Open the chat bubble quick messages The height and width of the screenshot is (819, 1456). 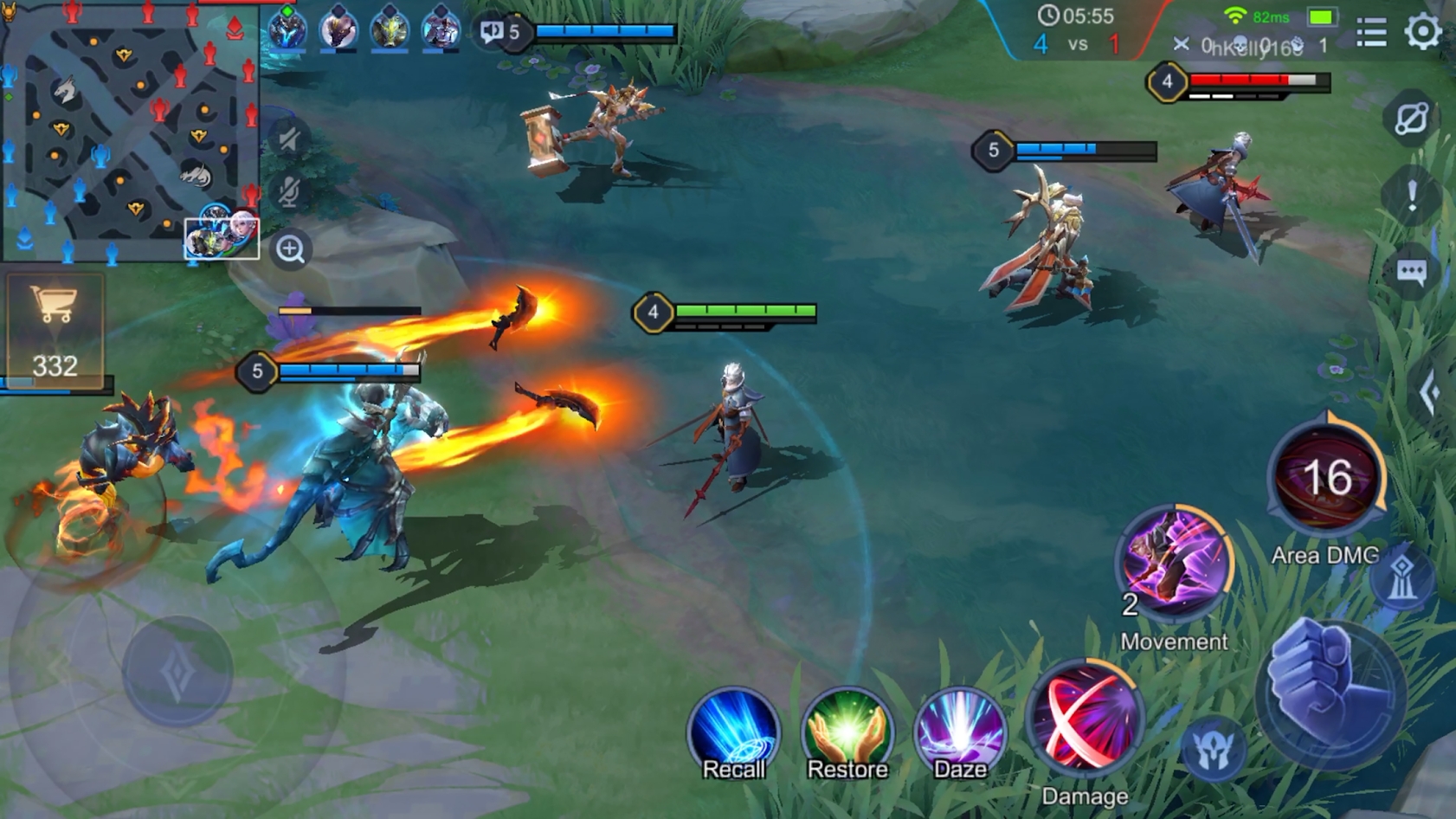[1411, 273]
